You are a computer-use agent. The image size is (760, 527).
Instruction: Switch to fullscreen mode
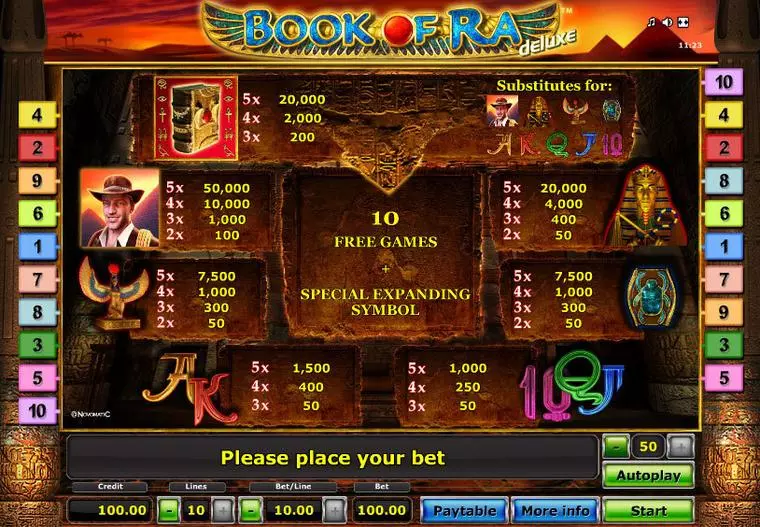point(683,21)
